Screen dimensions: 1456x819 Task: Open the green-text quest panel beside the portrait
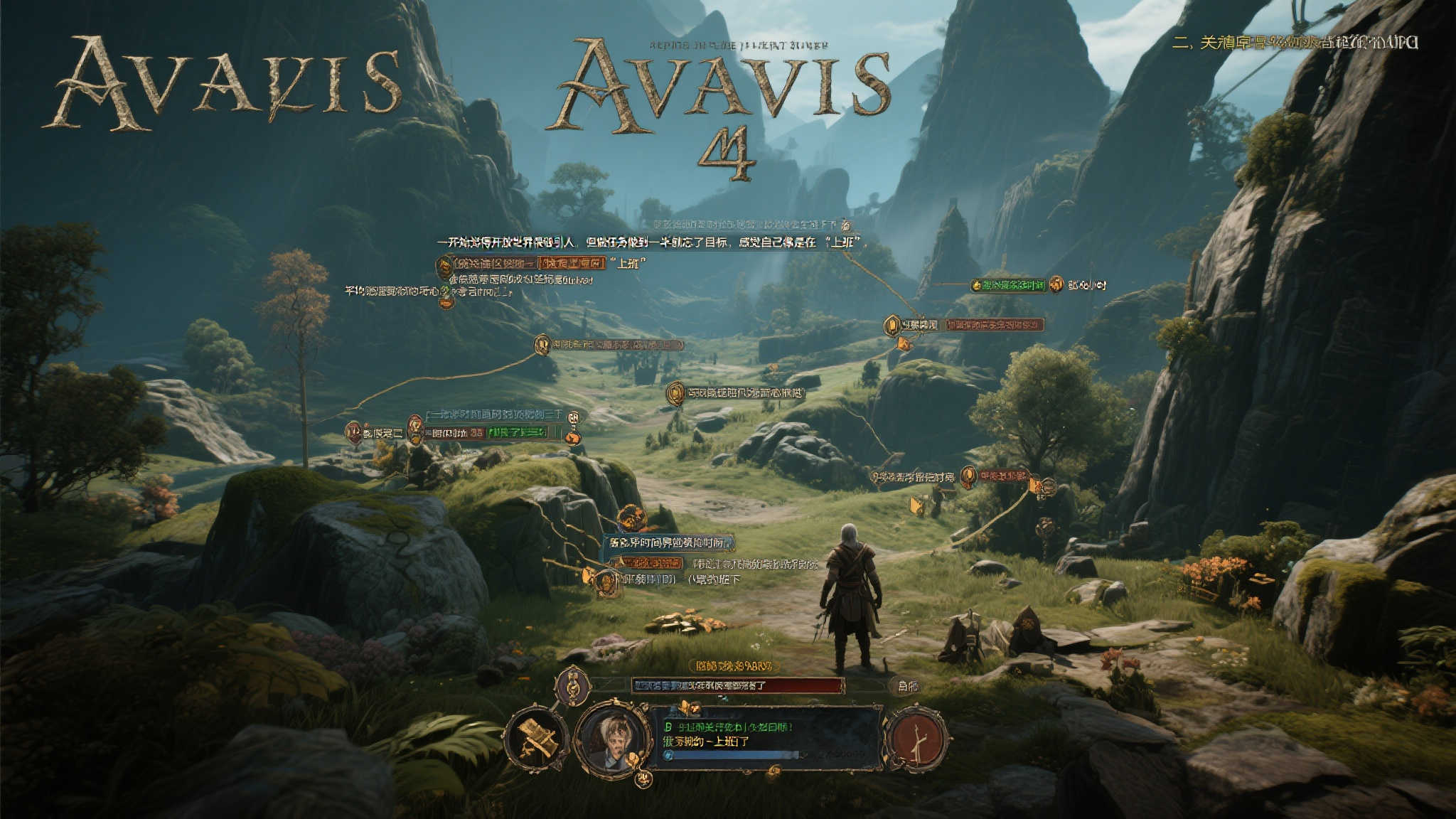[x=764, y=736]
